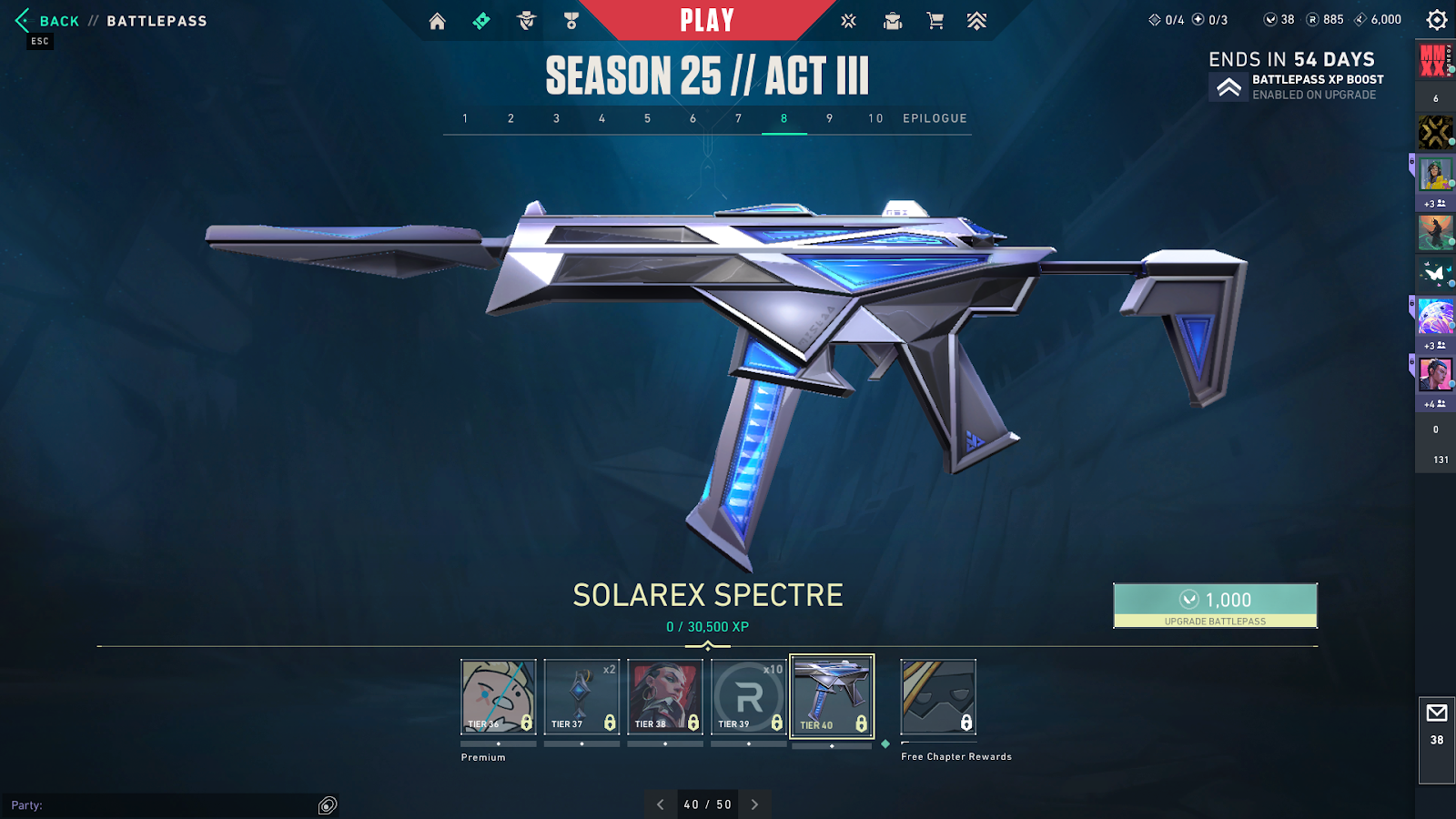The image size is (1456, 819).
Task: Go to the previous battlepass tier
Action: (x=661, y=804)
